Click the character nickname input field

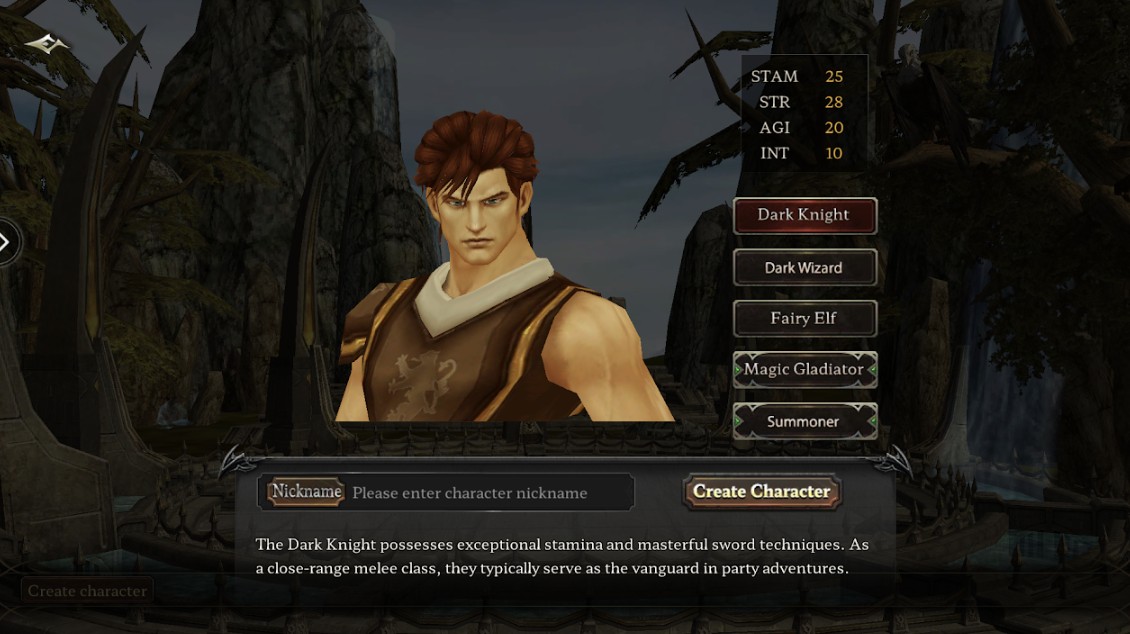pyautogui.click(x=488, y=493)
